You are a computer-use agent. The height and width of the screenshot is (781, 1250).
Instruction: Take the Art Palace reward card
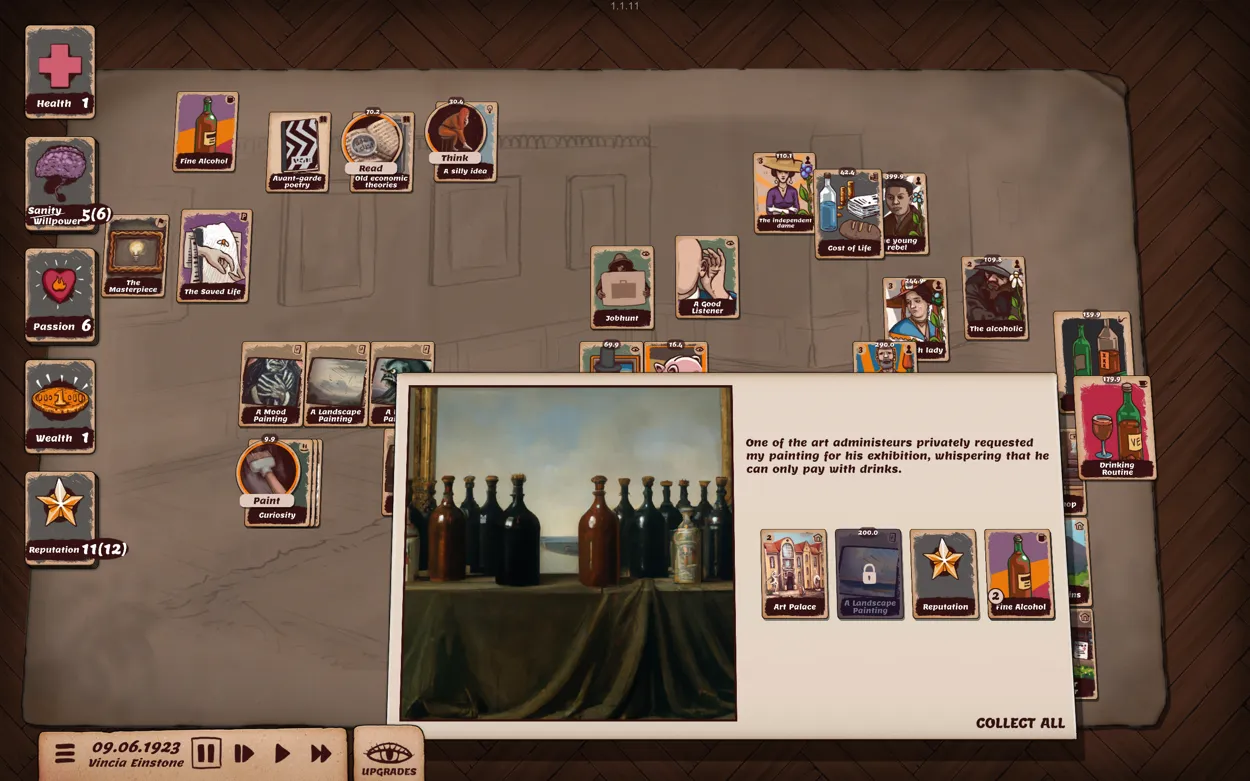pos(794,573)
